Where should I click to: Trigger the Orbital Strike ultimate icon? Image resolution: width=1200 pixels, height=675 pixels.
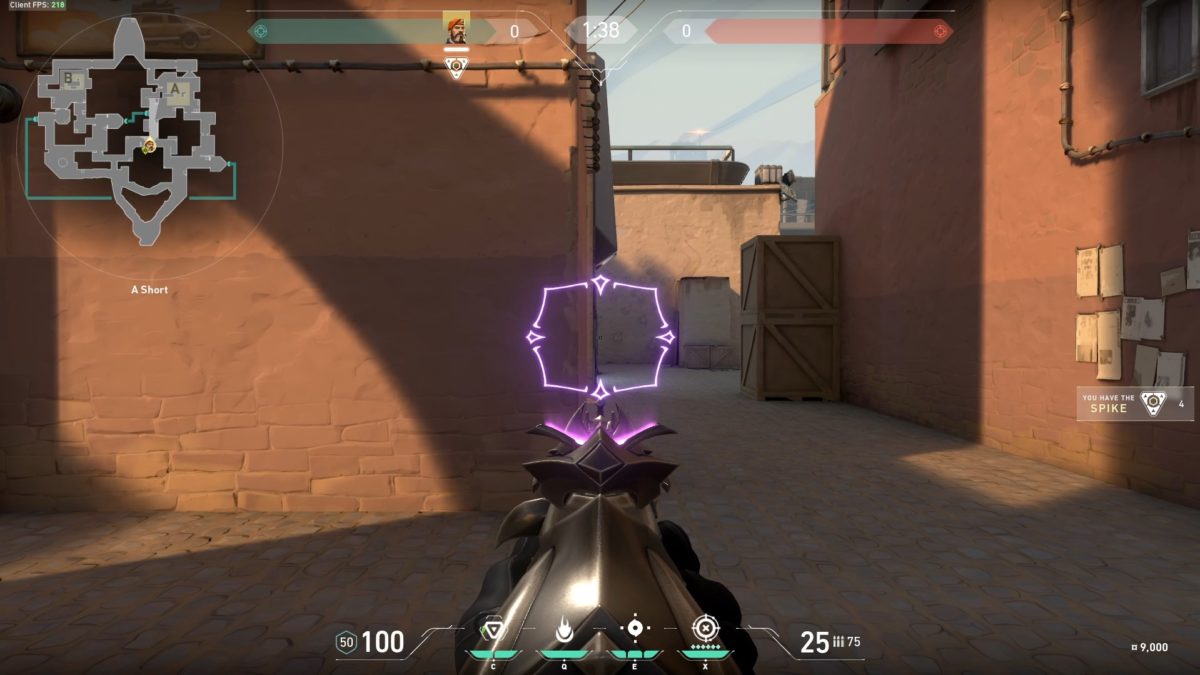click(705, 629)
